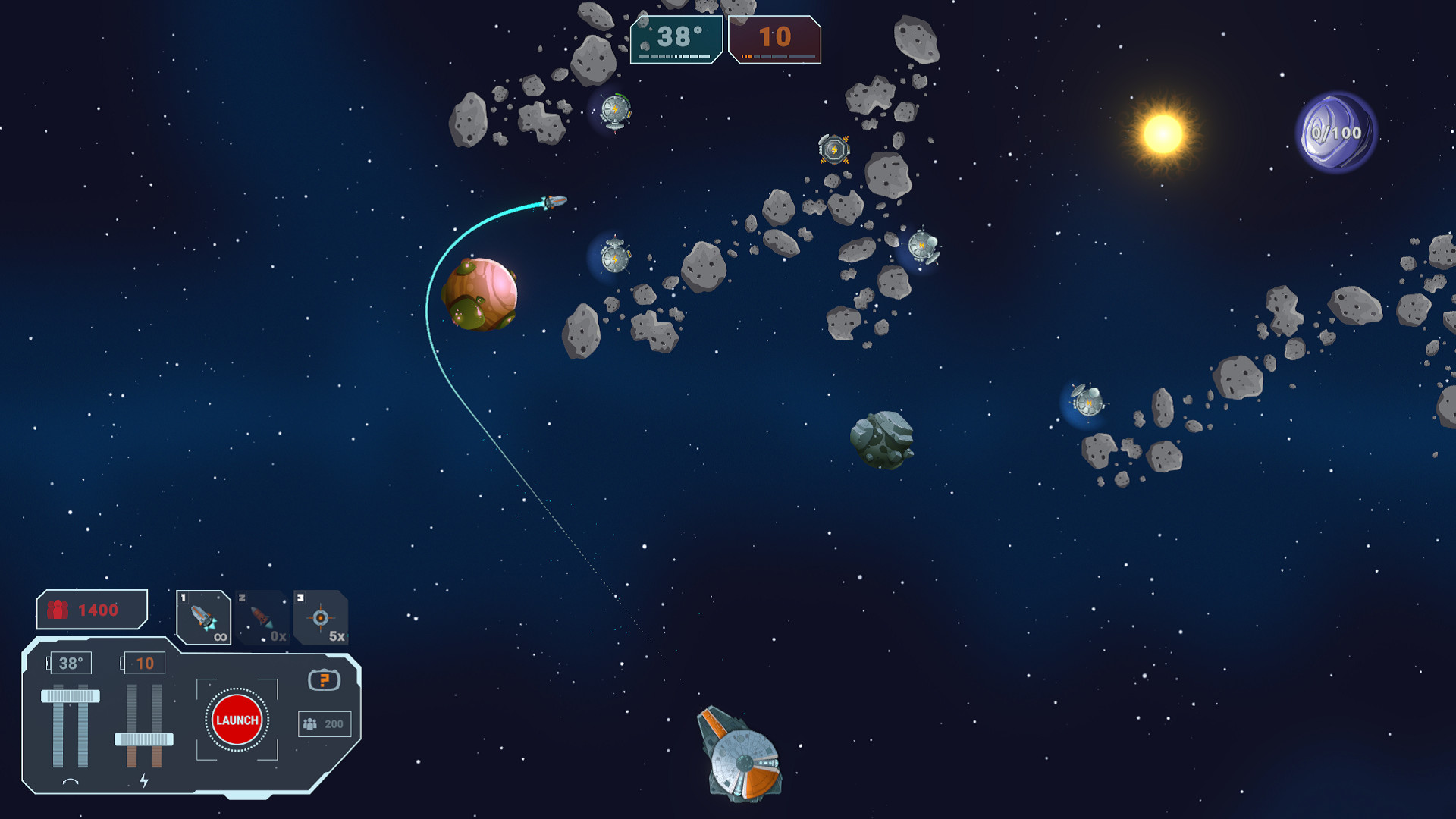Screen dimensions: 1456x819
Task: Expand the power gauge showing 10
Action: 146,661
